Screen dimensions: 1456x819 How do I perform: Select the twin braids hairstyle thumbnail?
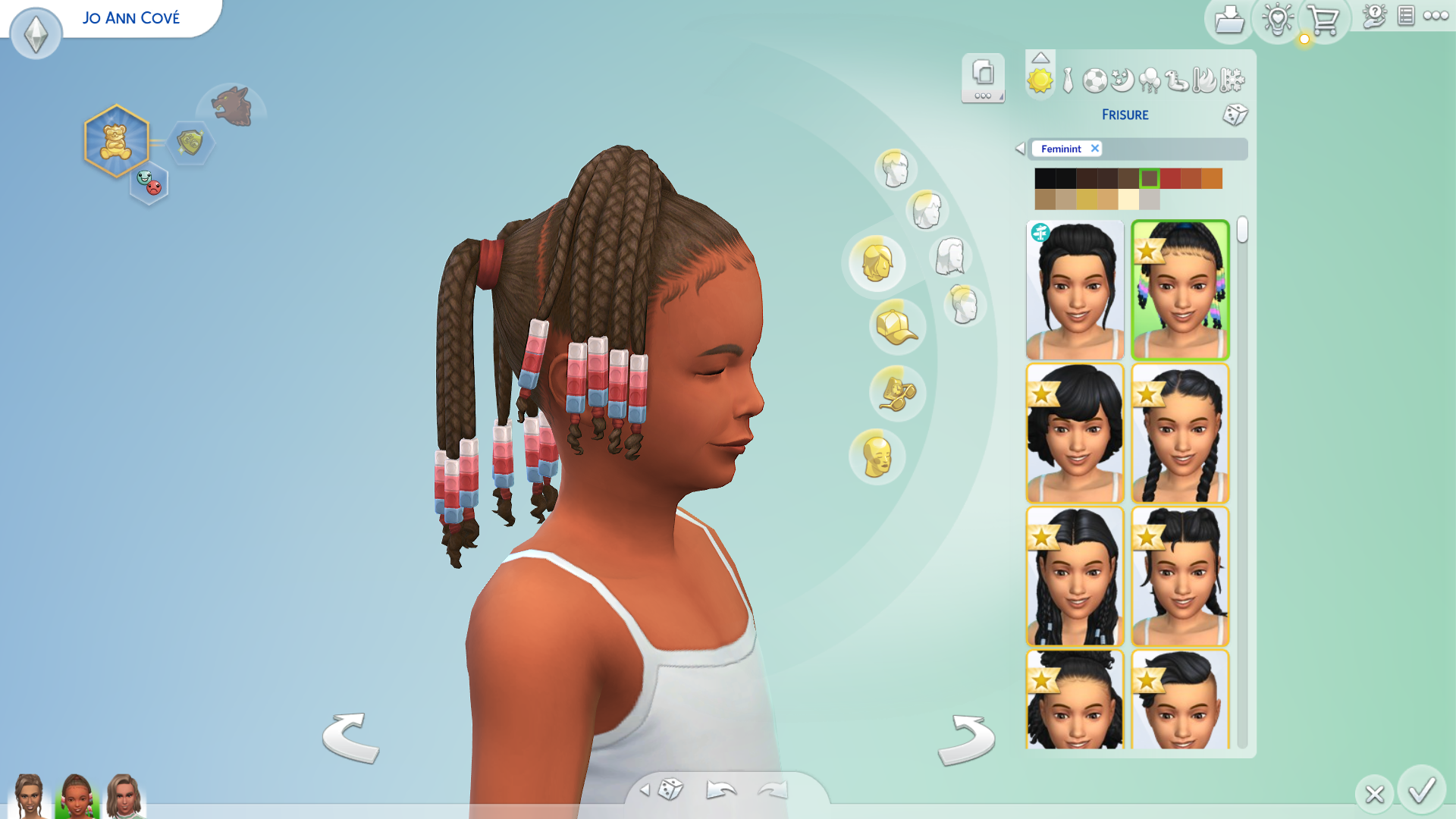(x=1180, y=434)
